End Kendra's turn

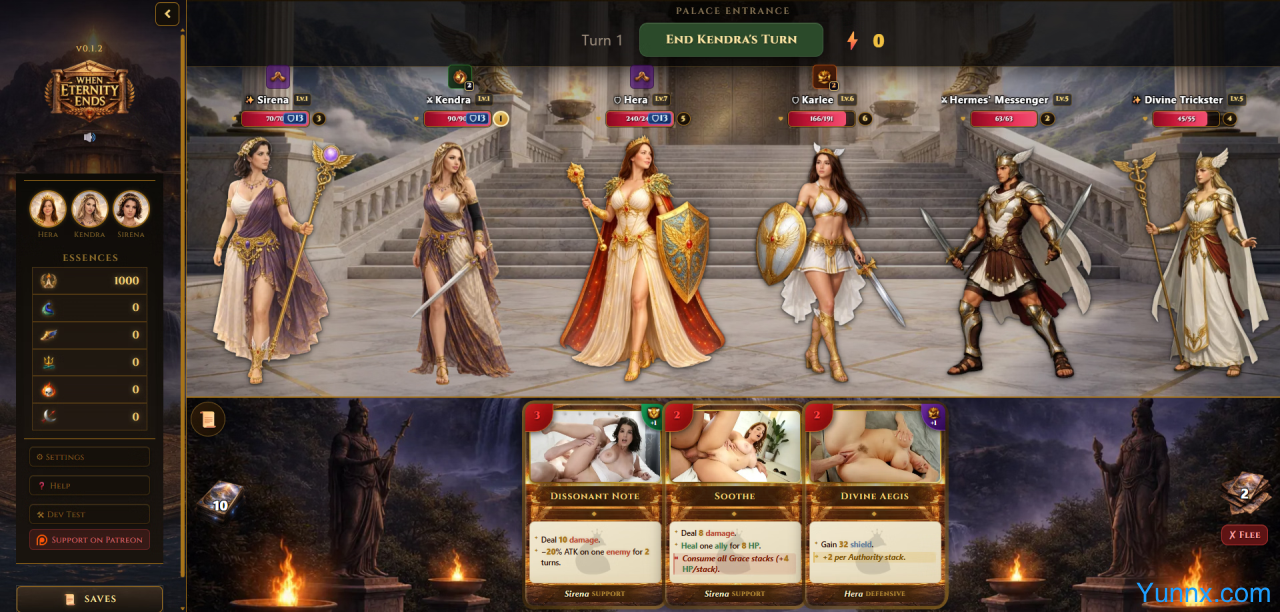[731, 40]
